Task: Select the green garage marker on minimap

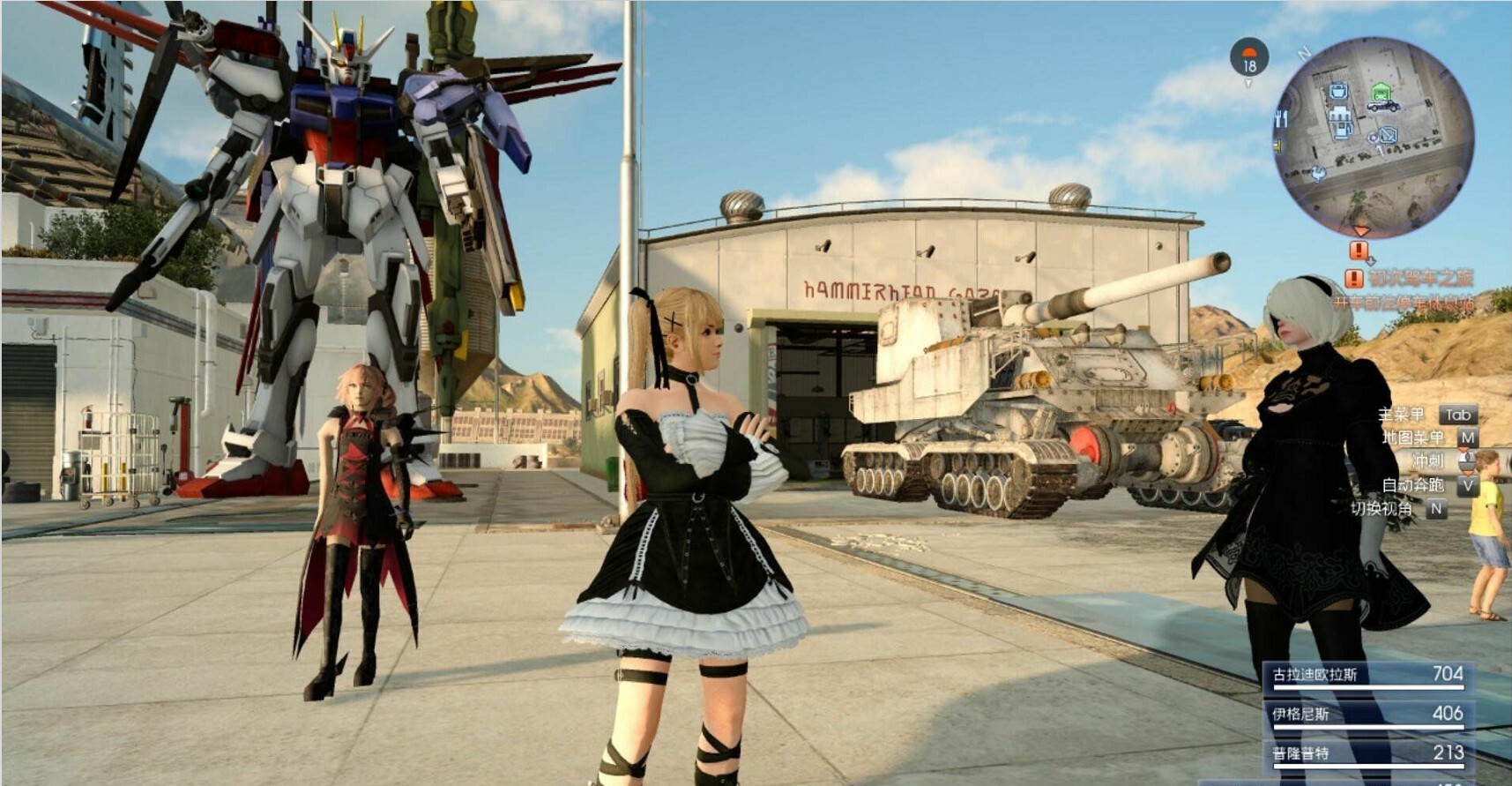Action: (1381, 91)
